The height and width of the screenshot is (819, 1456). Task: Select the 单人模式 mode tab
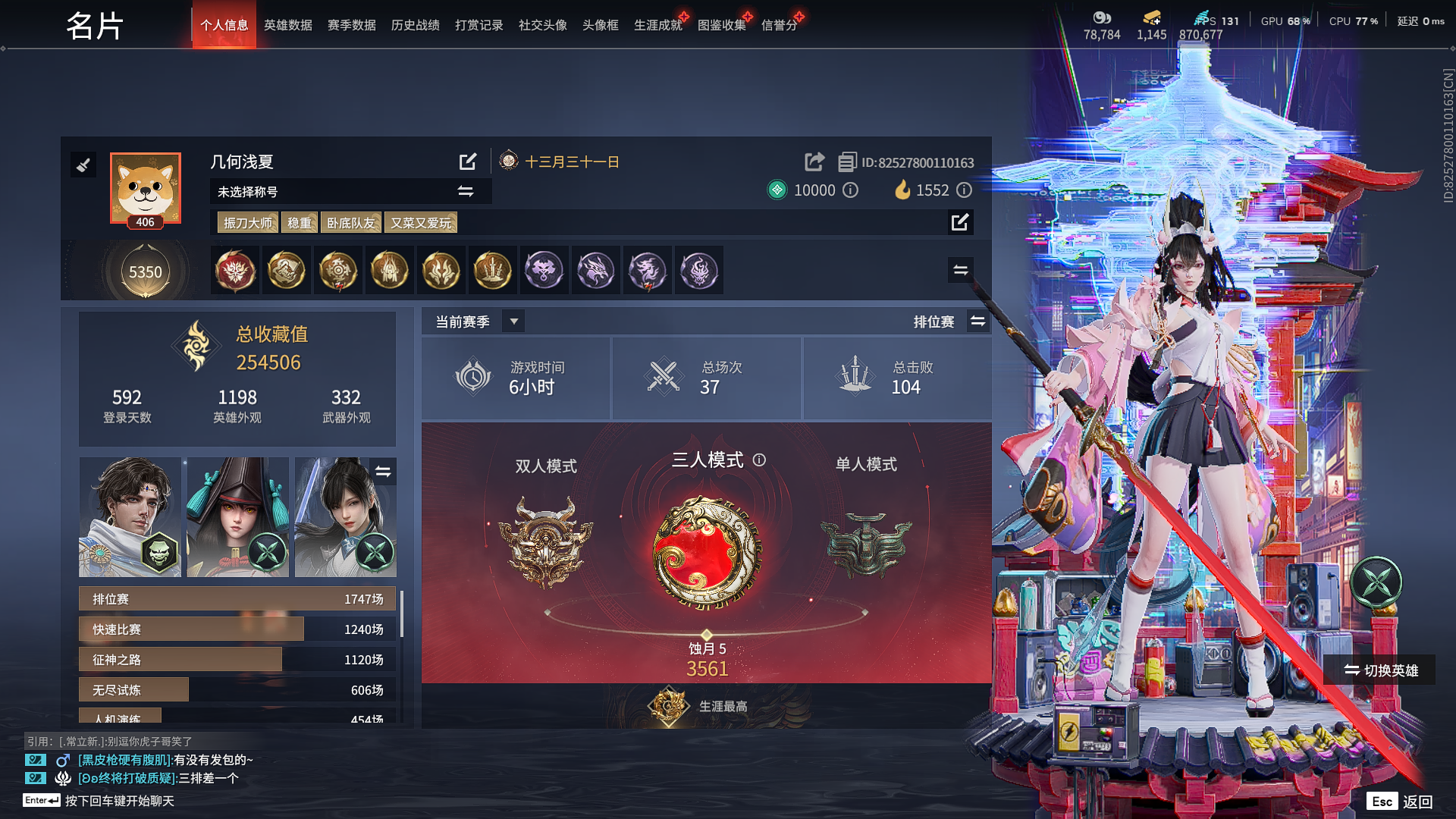click(864, 464)
